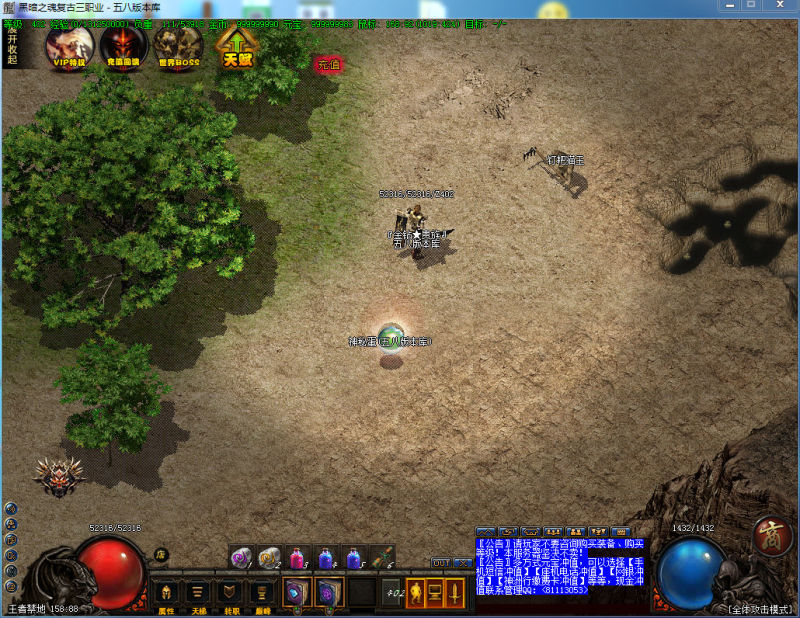
Task: Open the 天赋 talent arrow icon
Action: [x=238, y=47]
